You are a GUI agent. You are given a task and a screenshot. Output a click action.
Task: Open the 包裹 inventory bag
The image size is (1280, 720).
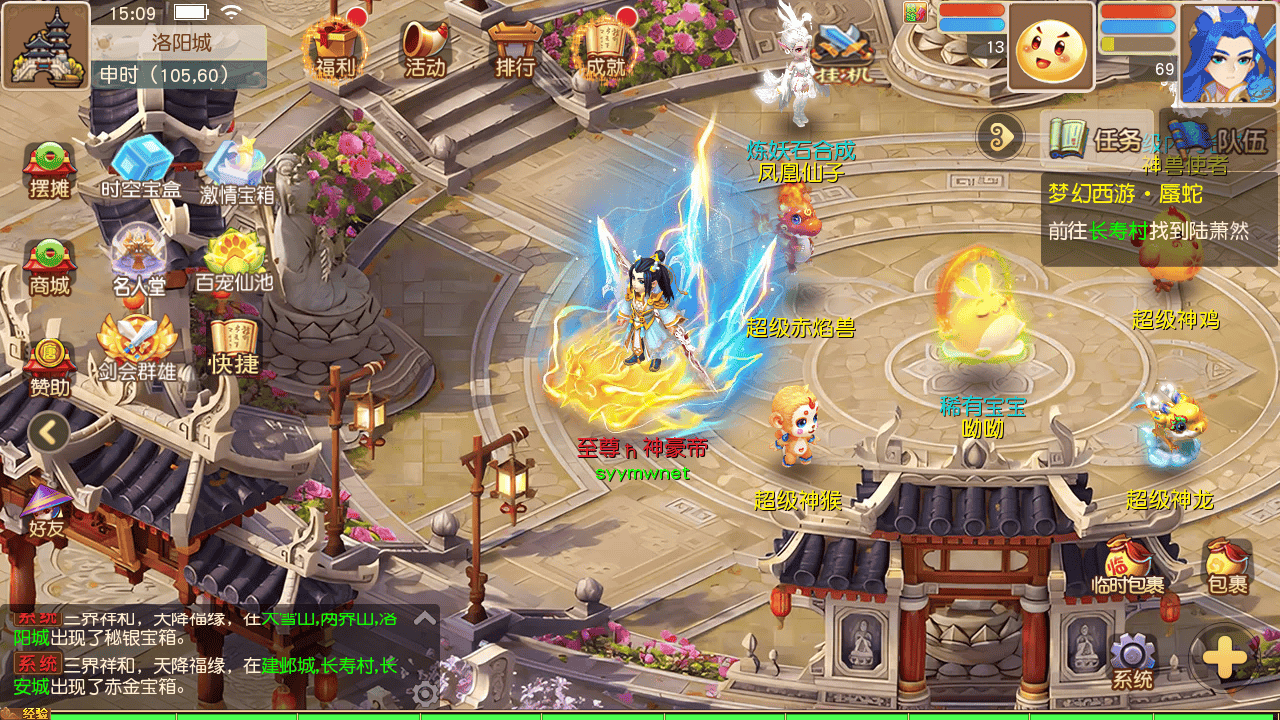coord(1227,566)
